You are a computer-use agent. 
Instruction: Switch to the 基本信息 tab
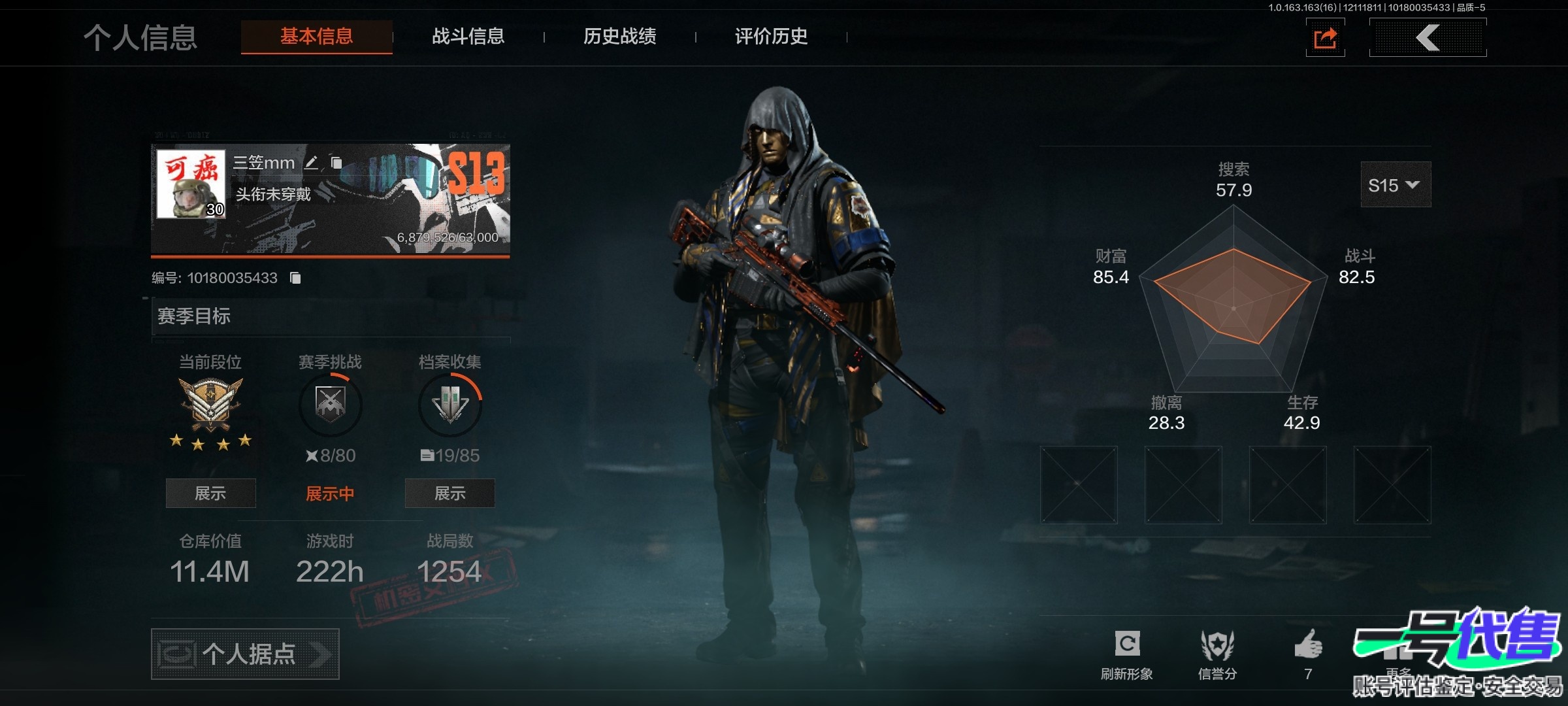[x=316, y=37]
